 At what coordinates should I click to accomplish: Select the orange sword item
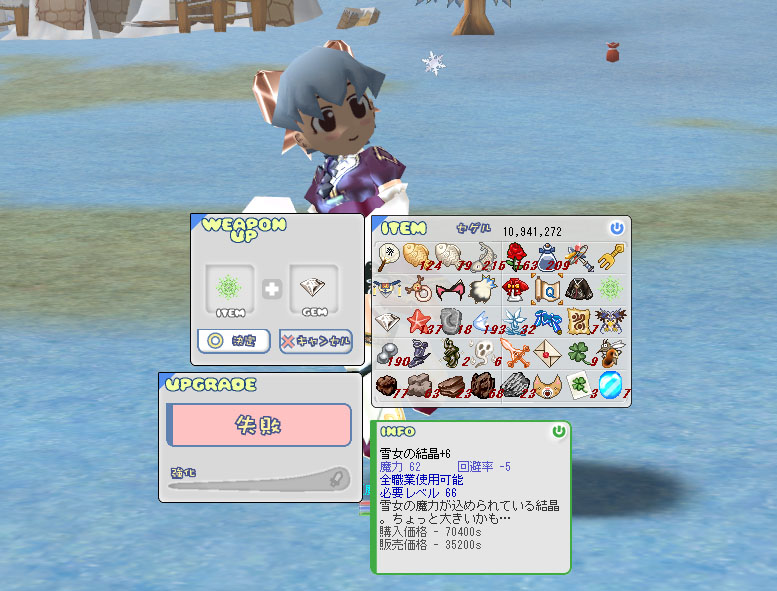coord(515,353)
